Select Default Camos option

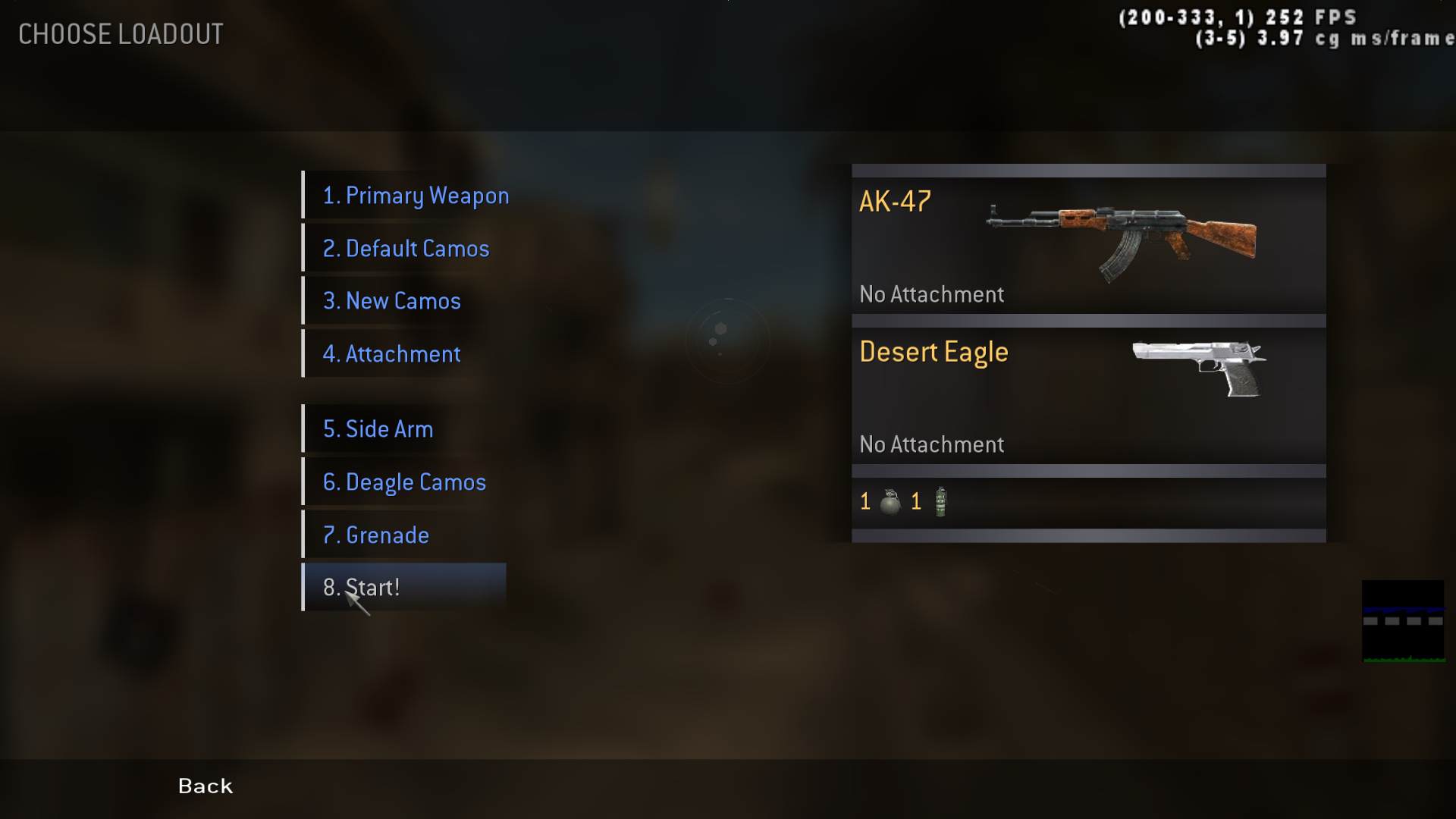click(x=406, y=249)
